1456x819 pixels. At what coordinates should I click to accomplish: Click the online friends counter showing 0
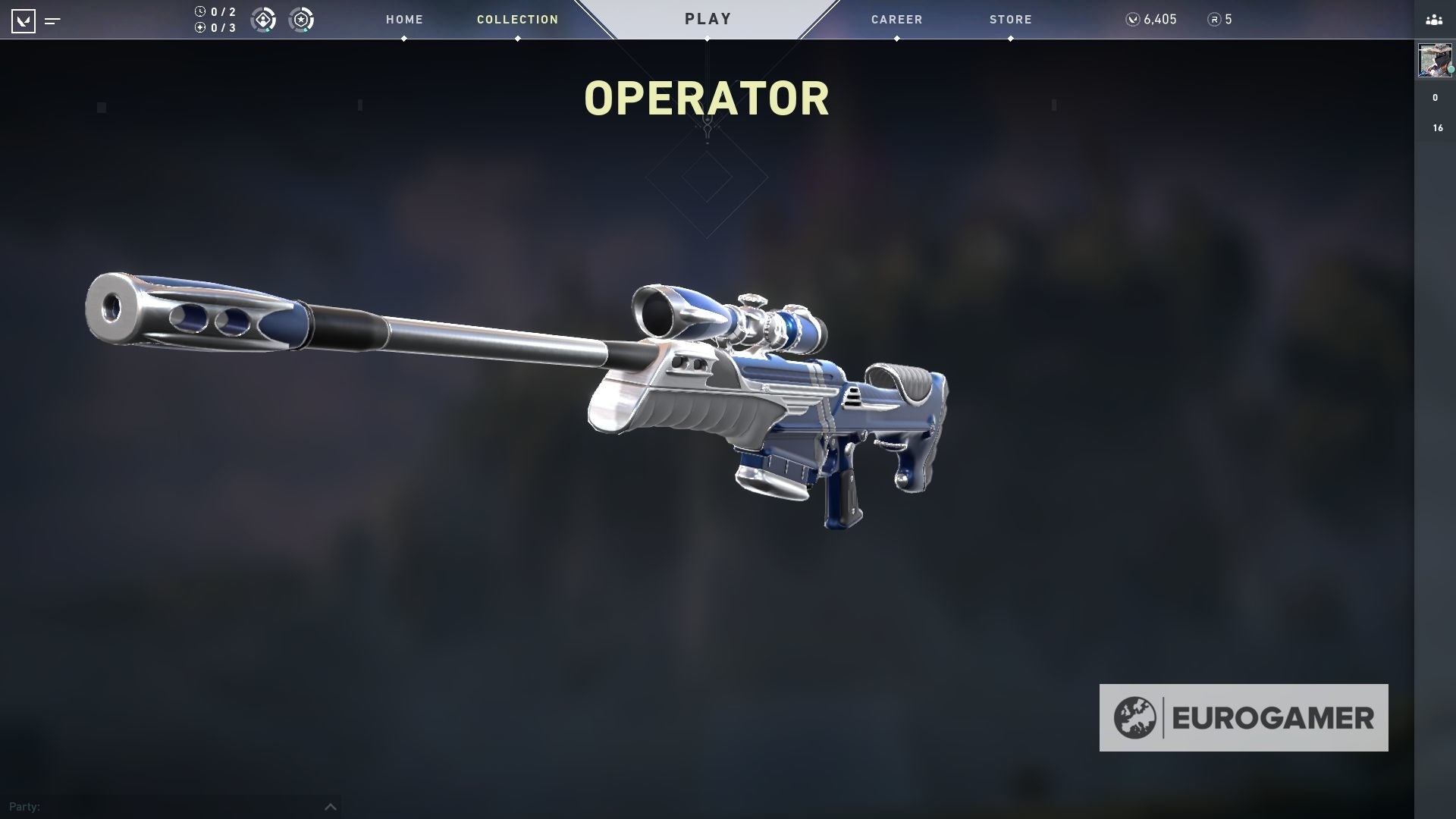coord(1435,97)
